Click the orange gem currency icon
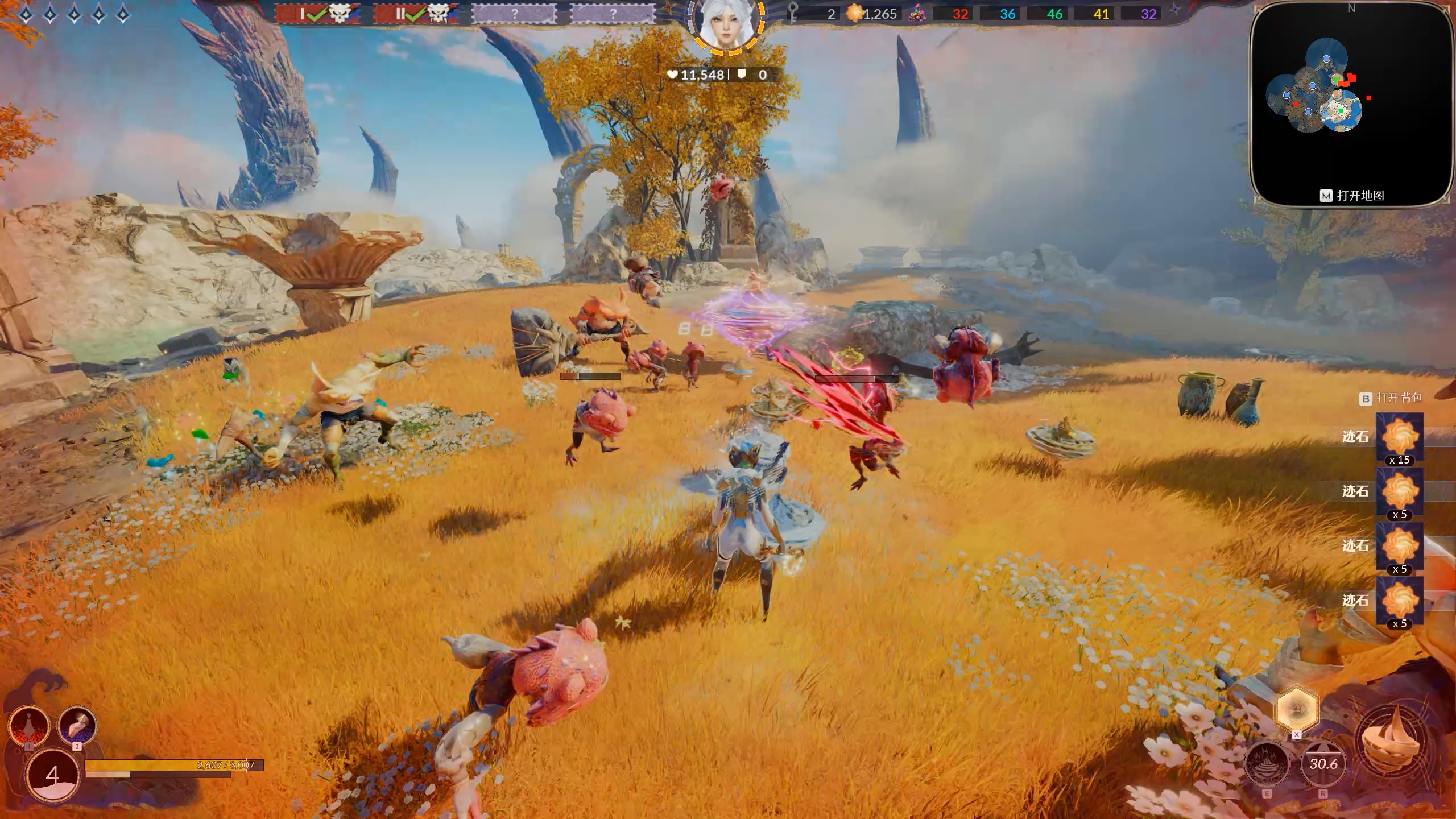1456x819 pixels. point(854,14)
